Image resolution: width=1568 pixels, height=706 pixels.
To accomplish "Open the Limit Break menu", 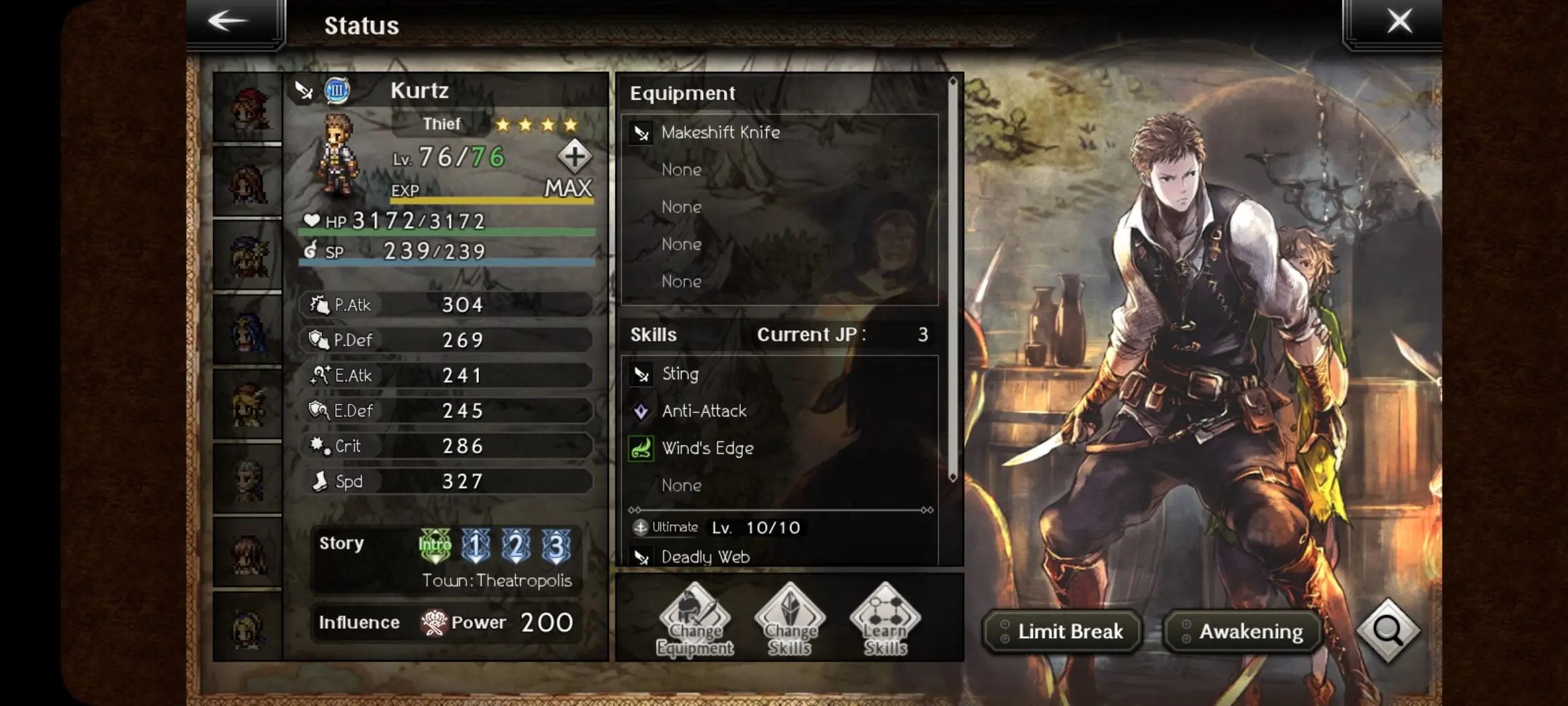I will pyautogui.click(x=1063, y=631).
